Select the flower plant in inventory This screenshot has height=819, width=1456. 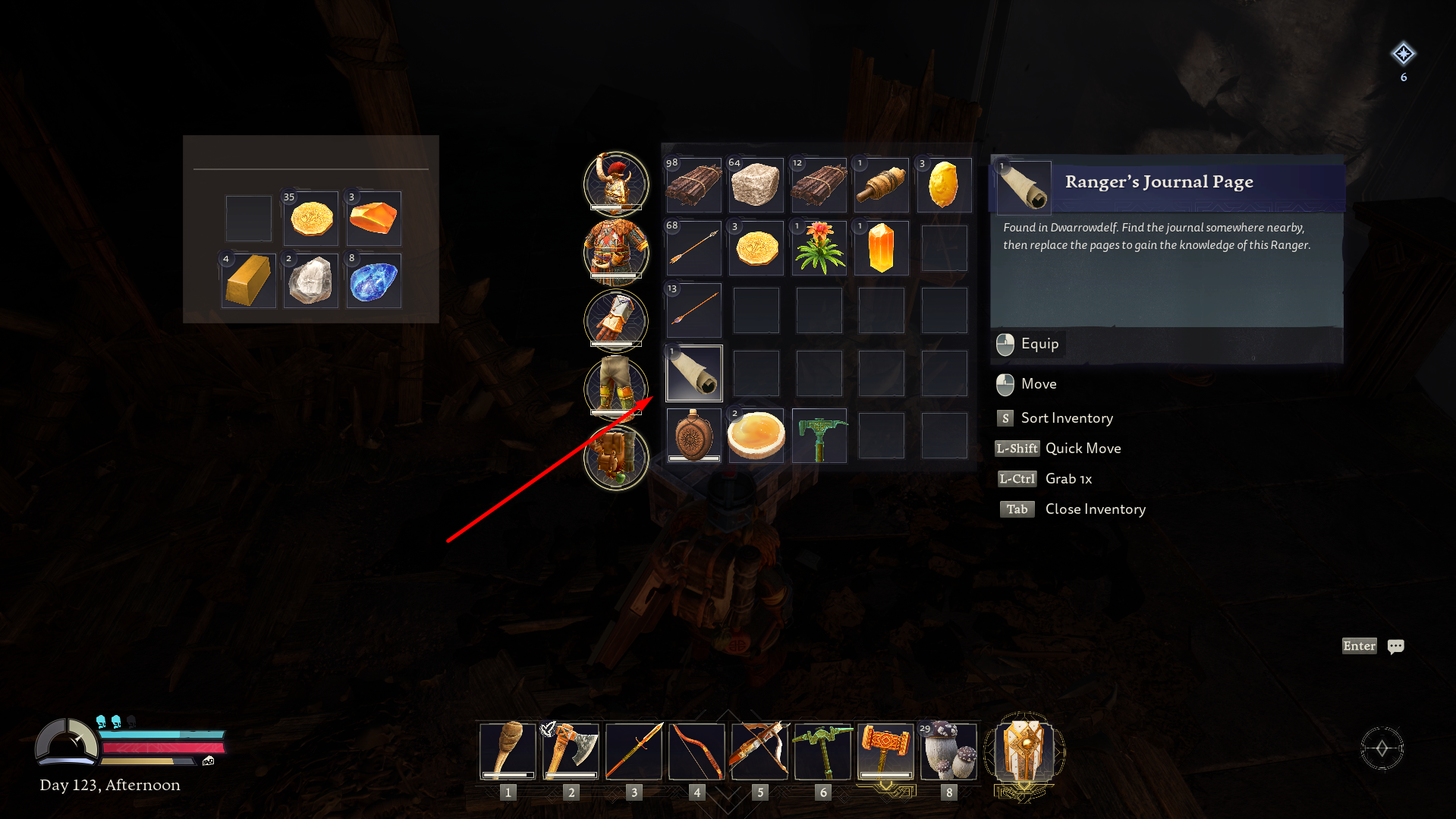point(819,247)
